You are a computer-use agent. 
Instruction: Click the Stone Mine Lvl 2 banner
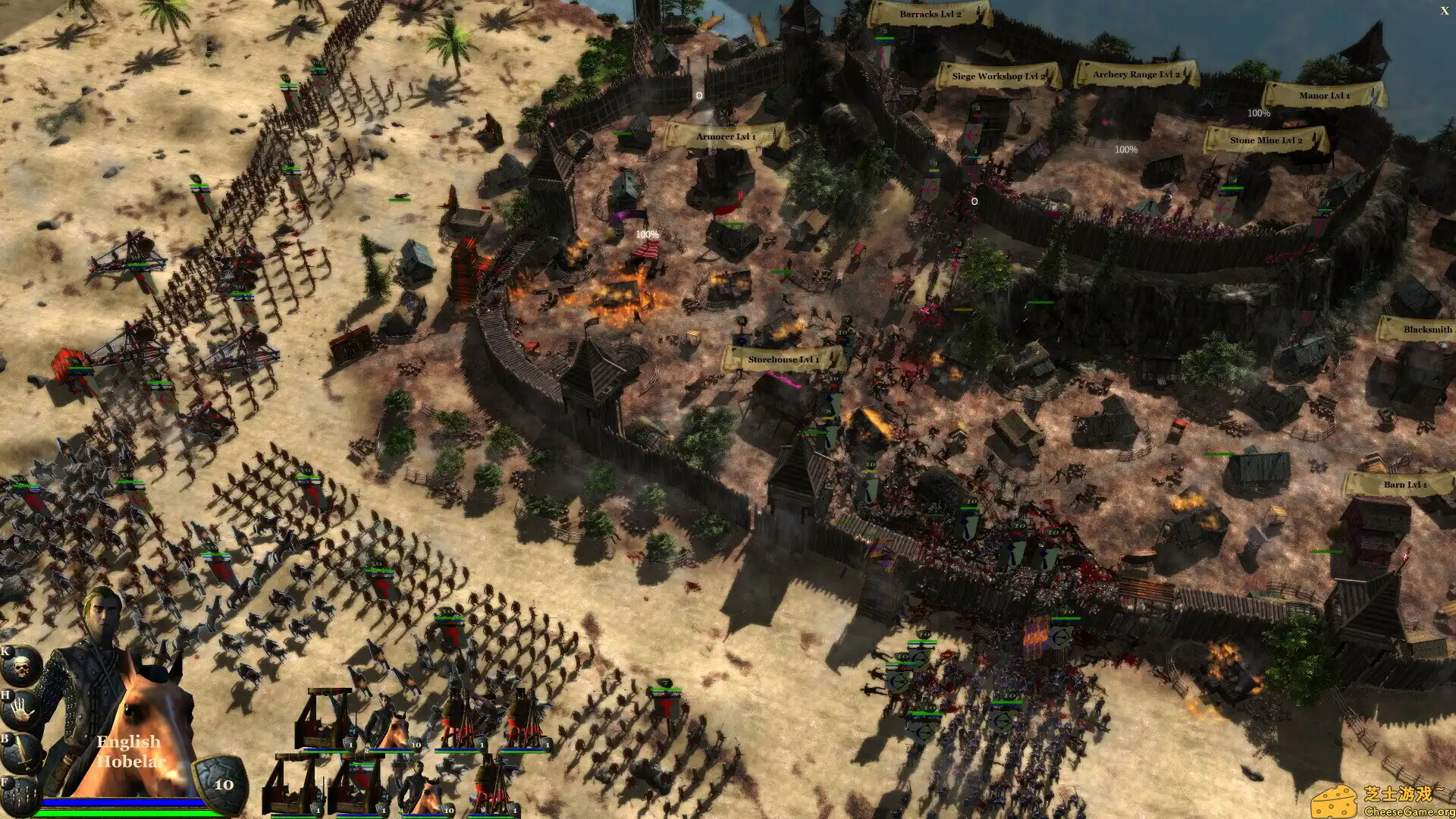pyautogui.click(x=1267, y=140)
